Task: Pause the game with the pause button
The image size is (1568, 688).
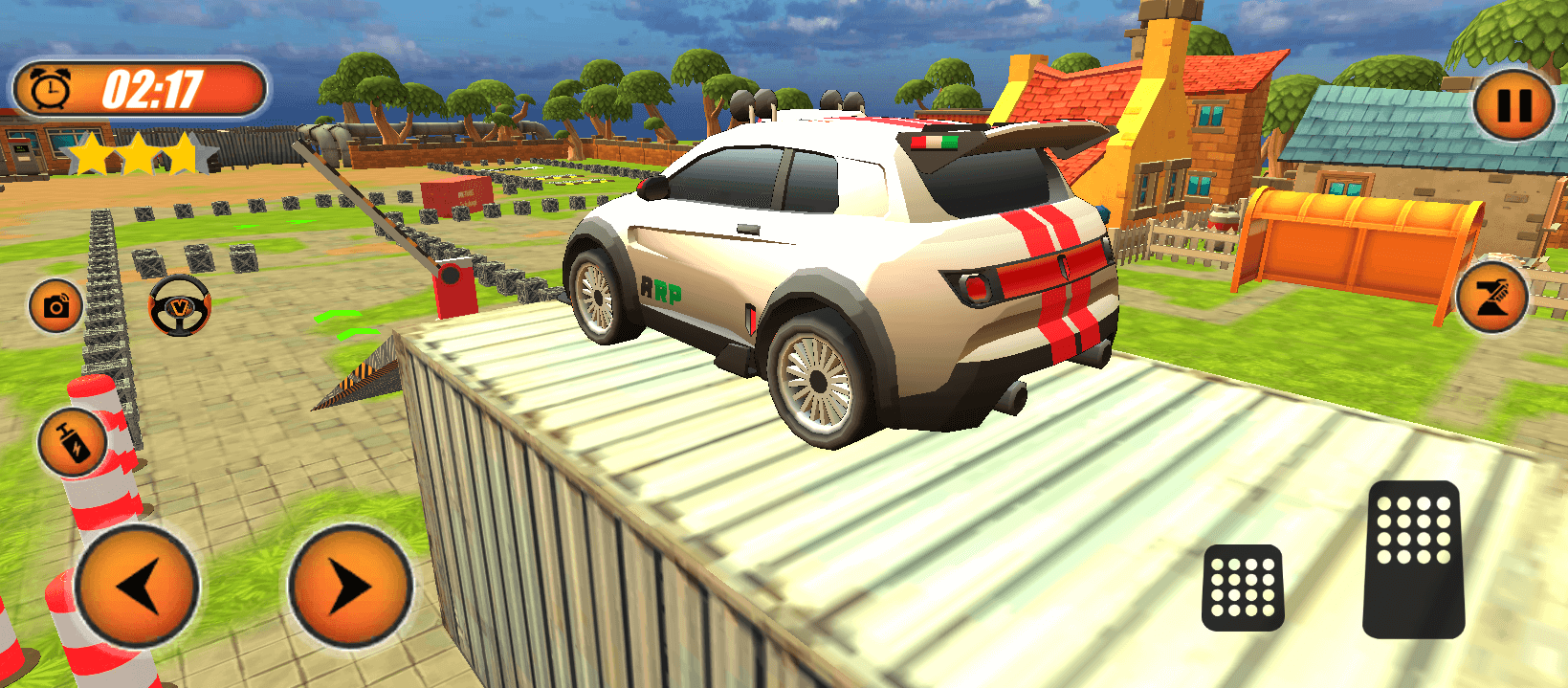Action: pos(1513,104)
